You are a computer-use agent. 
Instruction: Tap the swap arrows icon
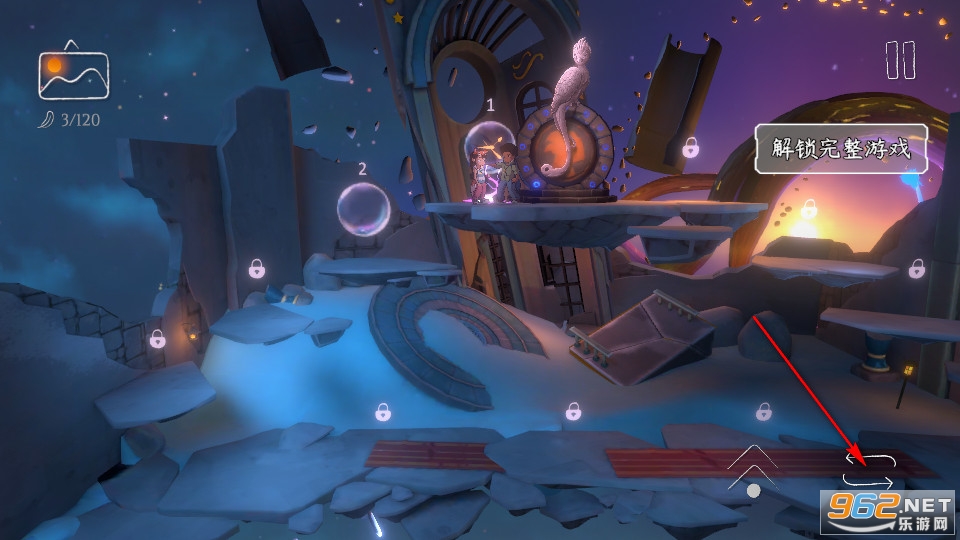(x=867, y=468)
